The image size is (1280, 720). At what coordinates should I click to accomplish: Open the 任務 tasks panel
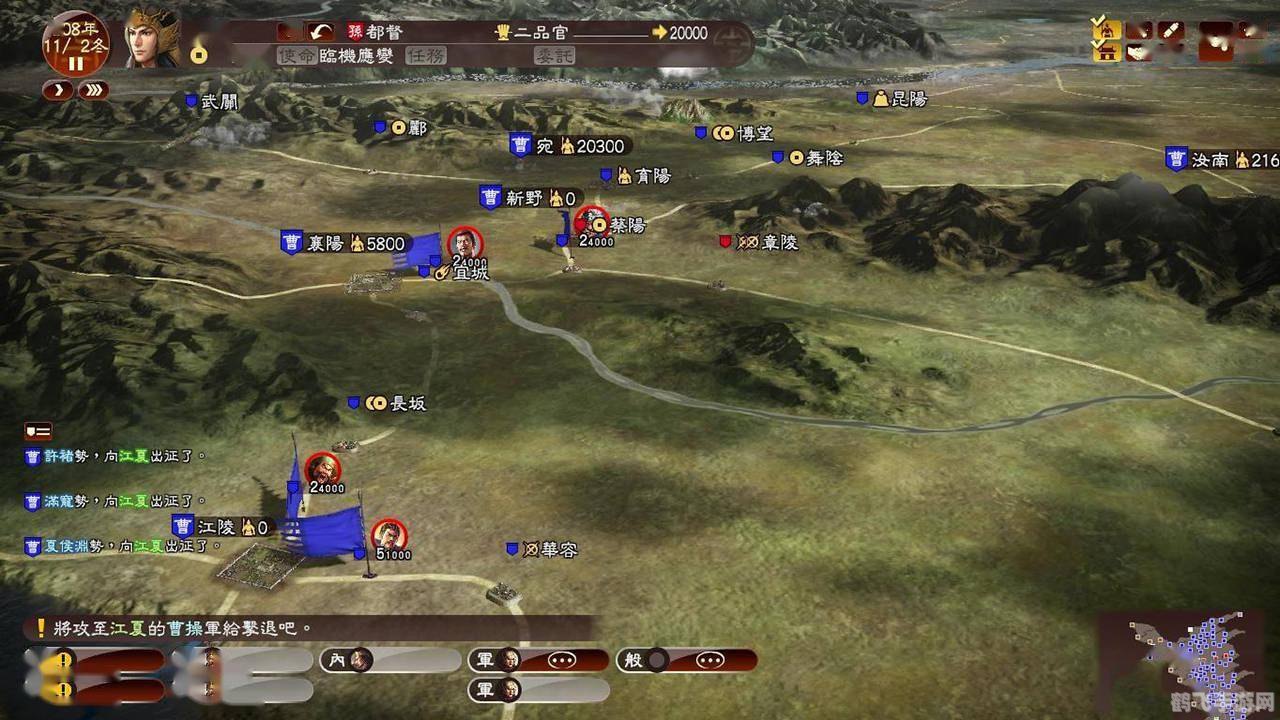[426, 56]
